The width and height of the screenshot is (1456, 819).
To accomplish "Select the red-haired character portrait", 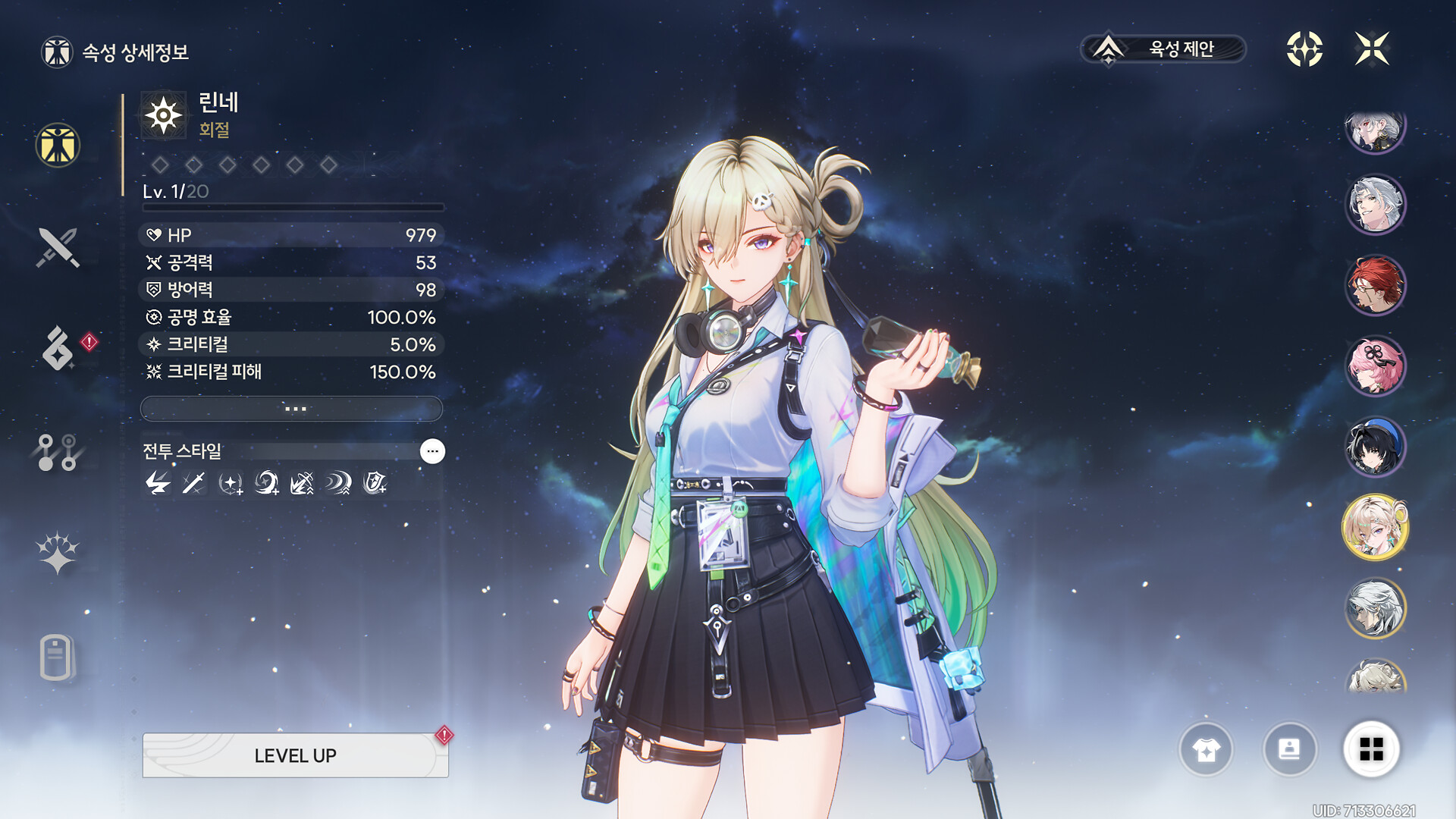I will coord(1375,285).
